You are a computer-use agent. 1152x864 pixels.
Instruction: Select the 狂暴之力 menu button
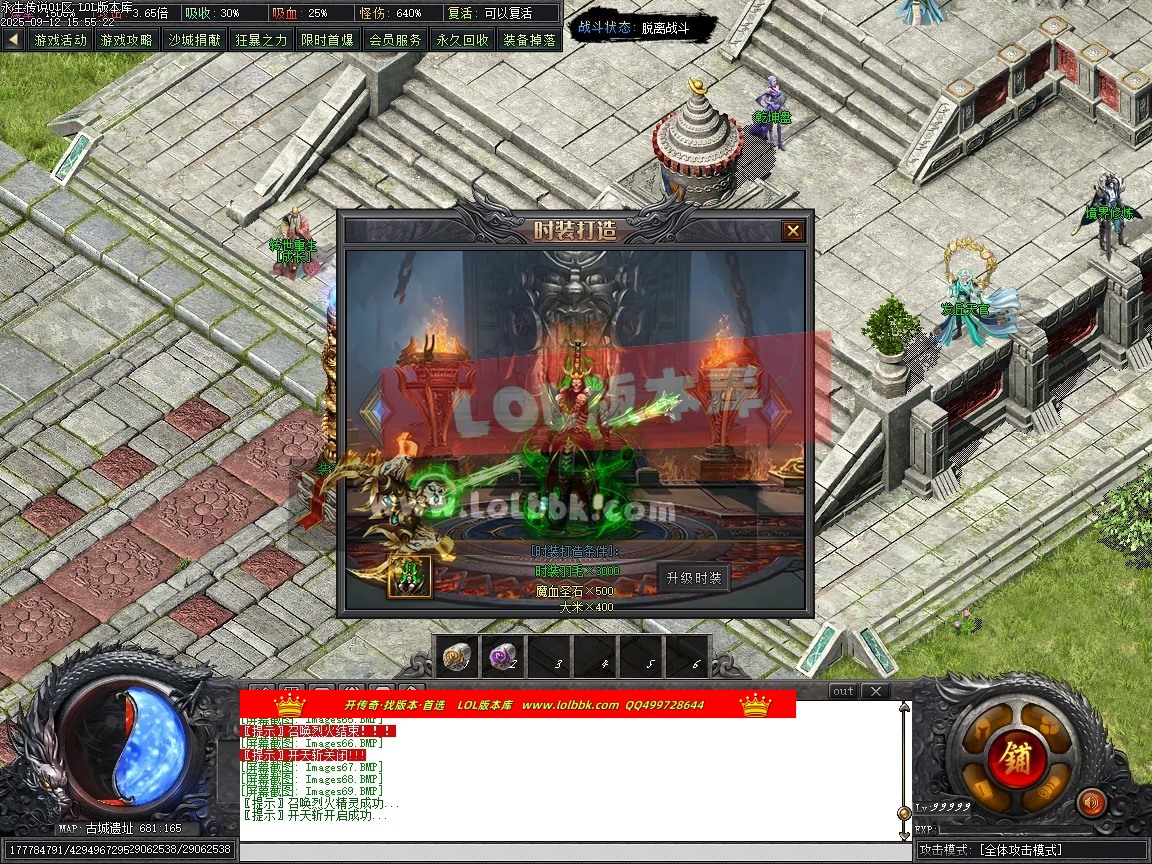point(261,40)
